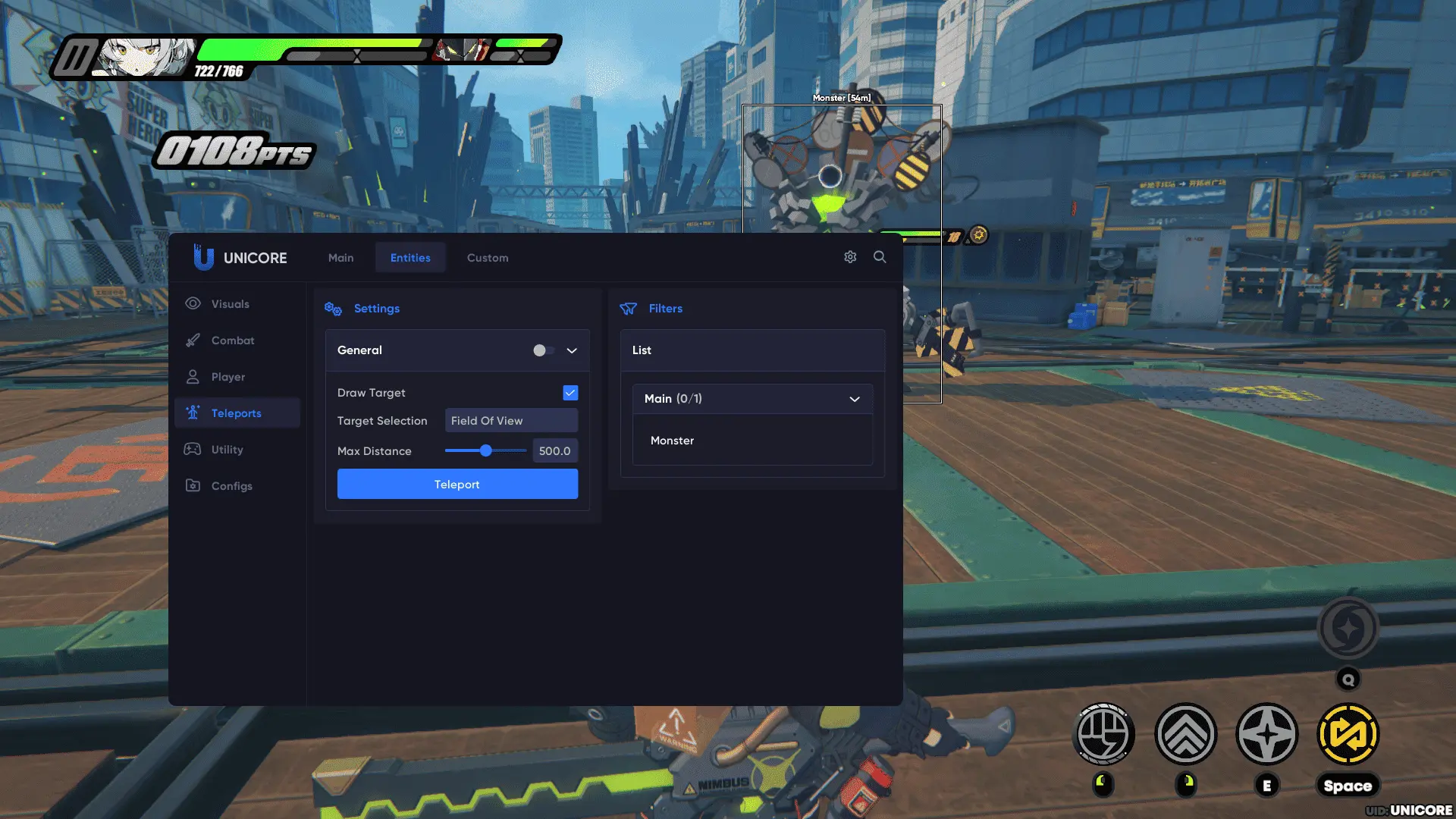Open the gear settings icon

coord(850,257)
